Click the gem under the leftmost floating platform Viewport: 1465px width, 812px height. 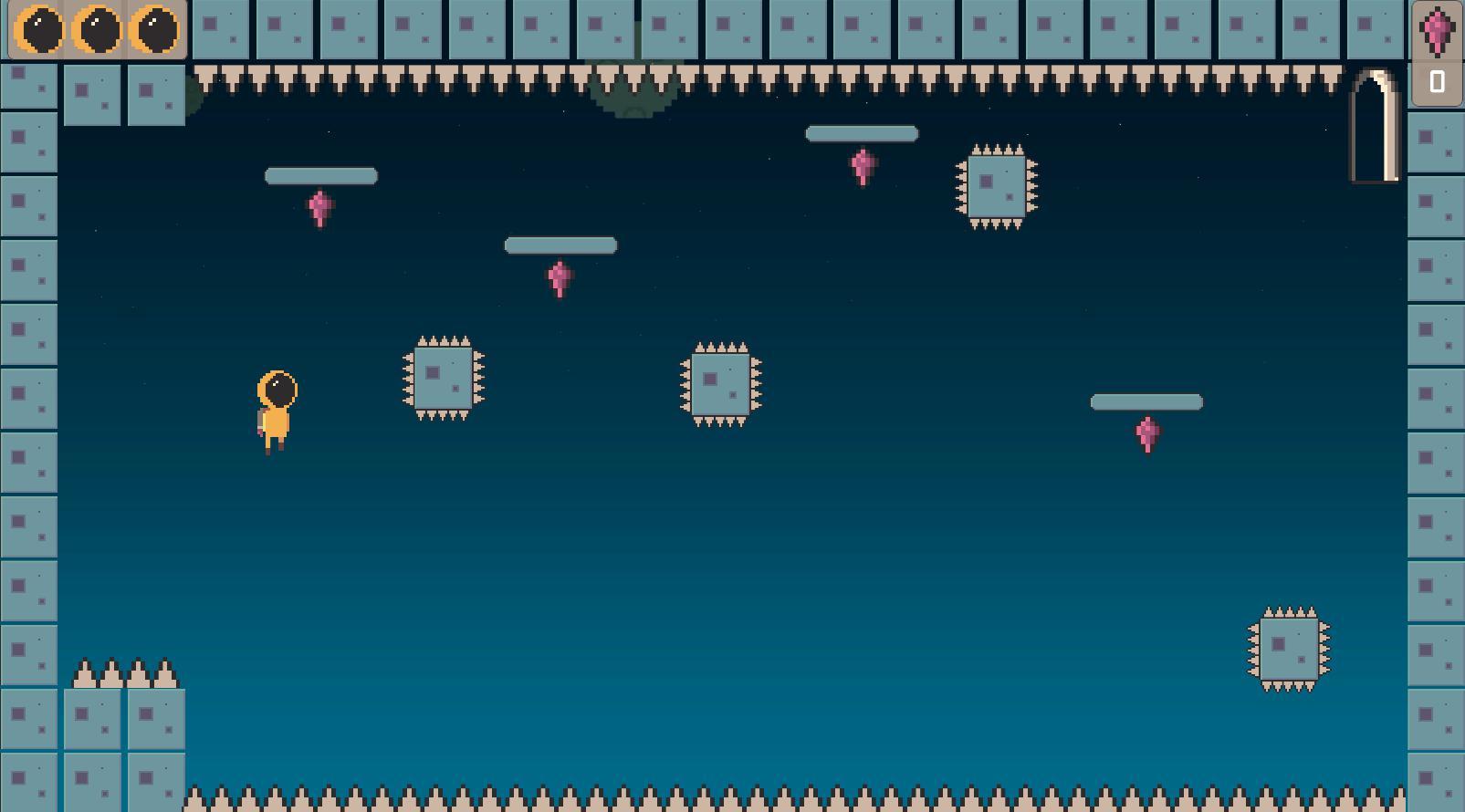320,207
